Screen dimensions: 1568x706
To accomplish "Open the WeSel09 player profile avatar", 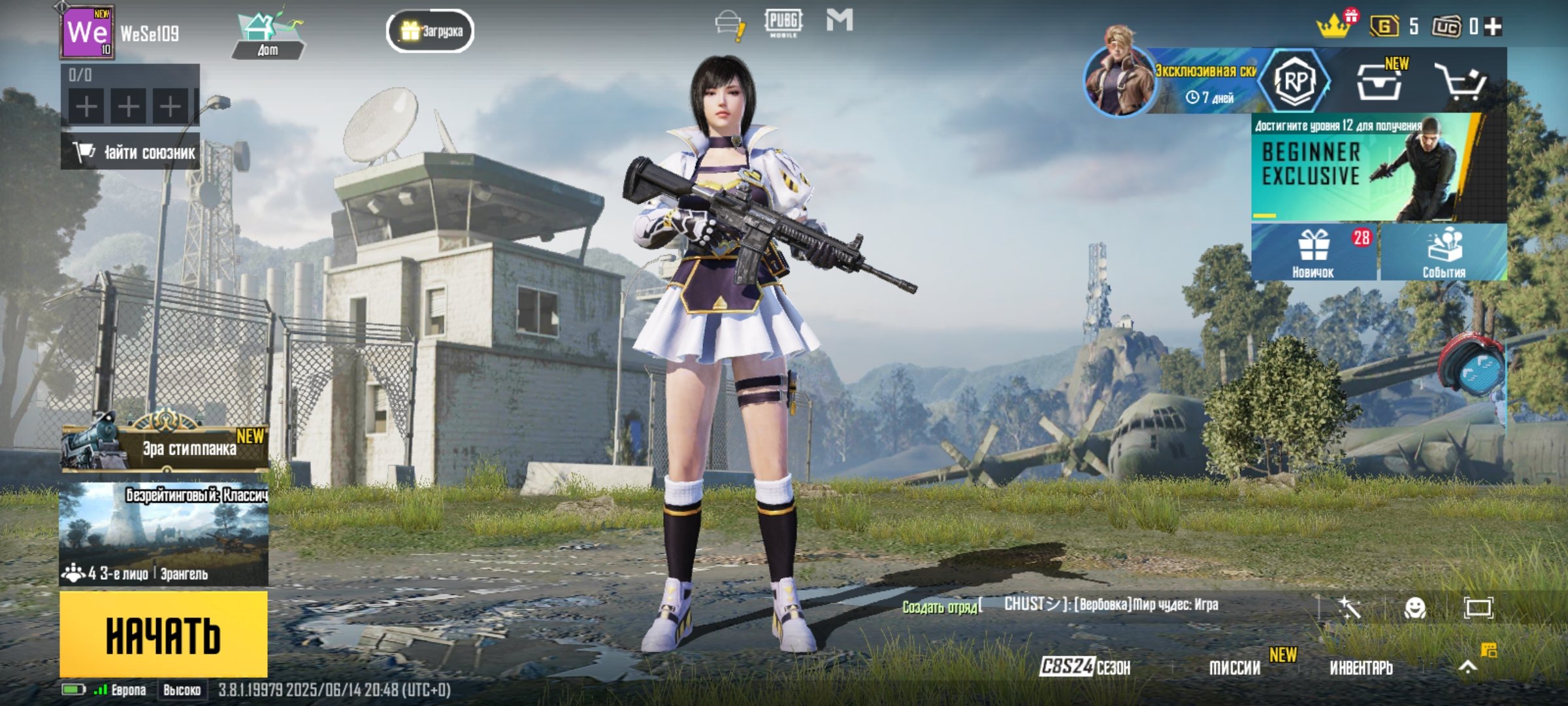I will coord(88,32).
